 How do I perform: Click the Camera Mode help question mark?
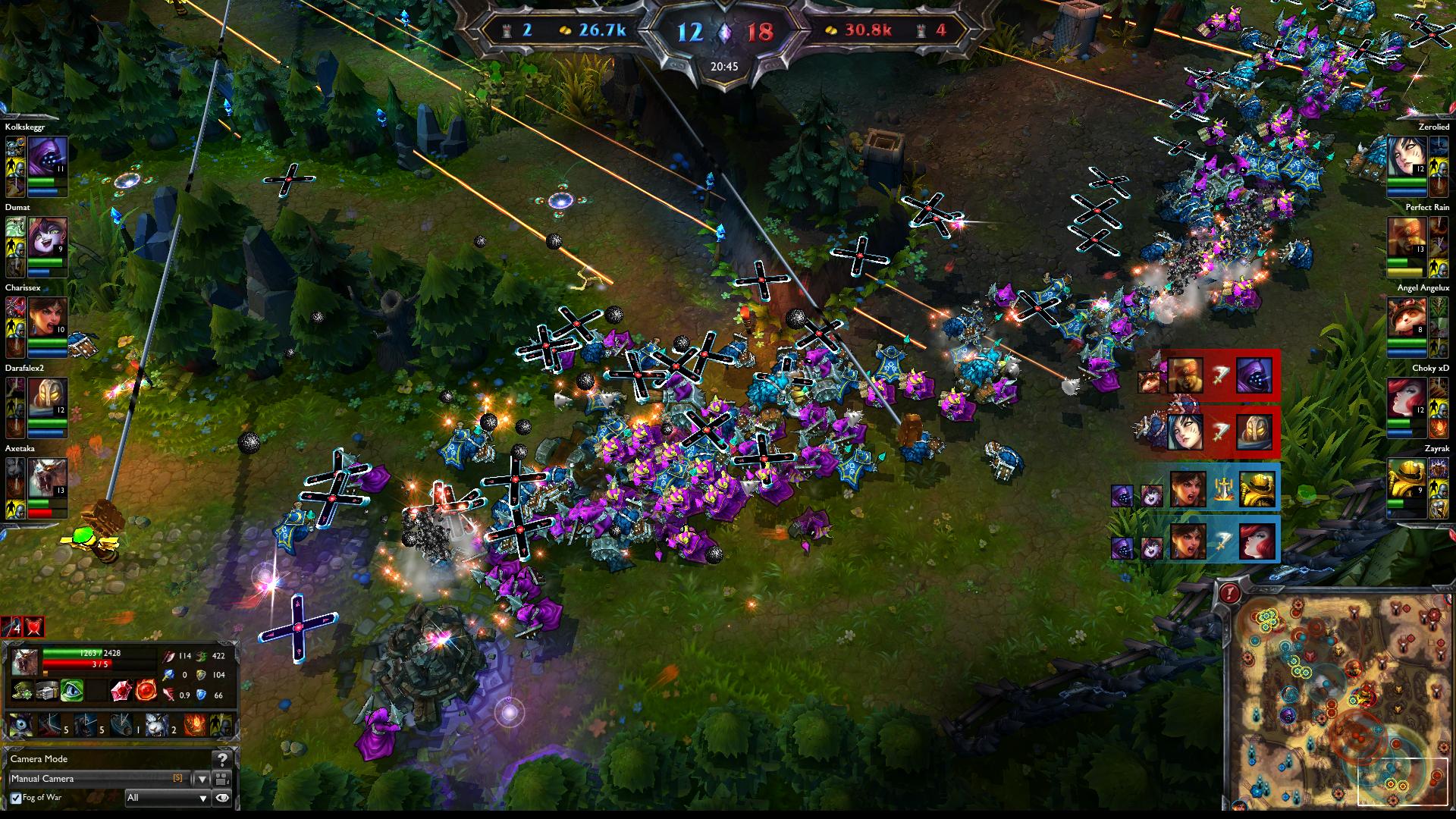point(222,759)
